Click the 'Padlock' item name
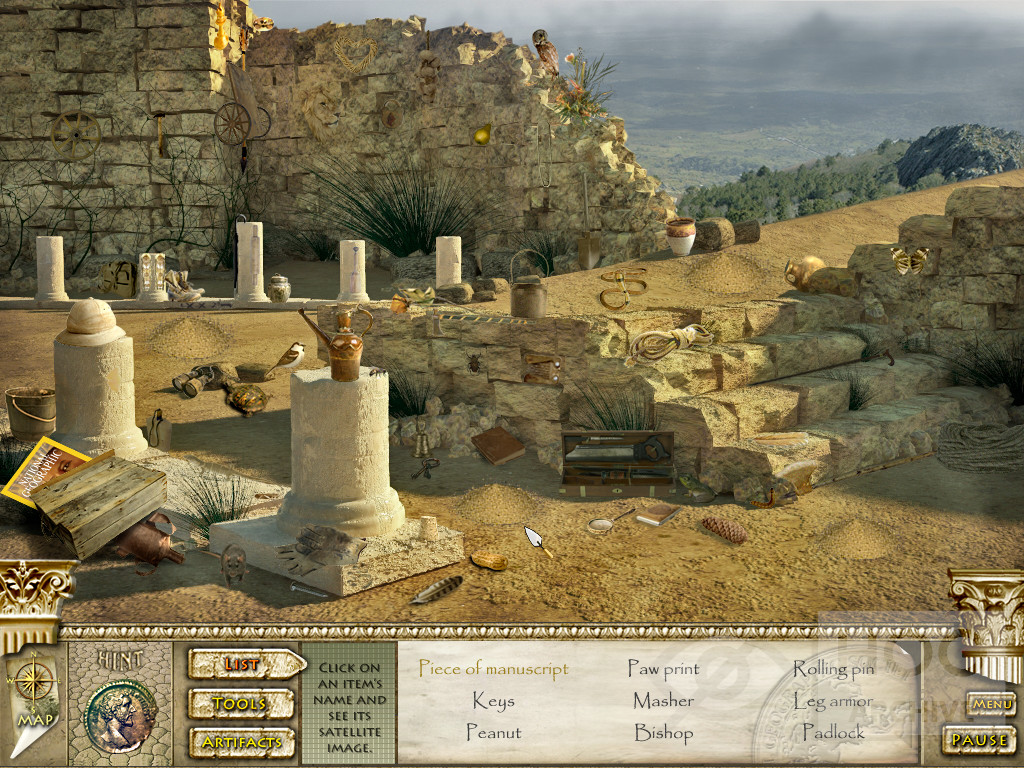This screenshot has height=768, width=1024. click(x=833, y=733)
